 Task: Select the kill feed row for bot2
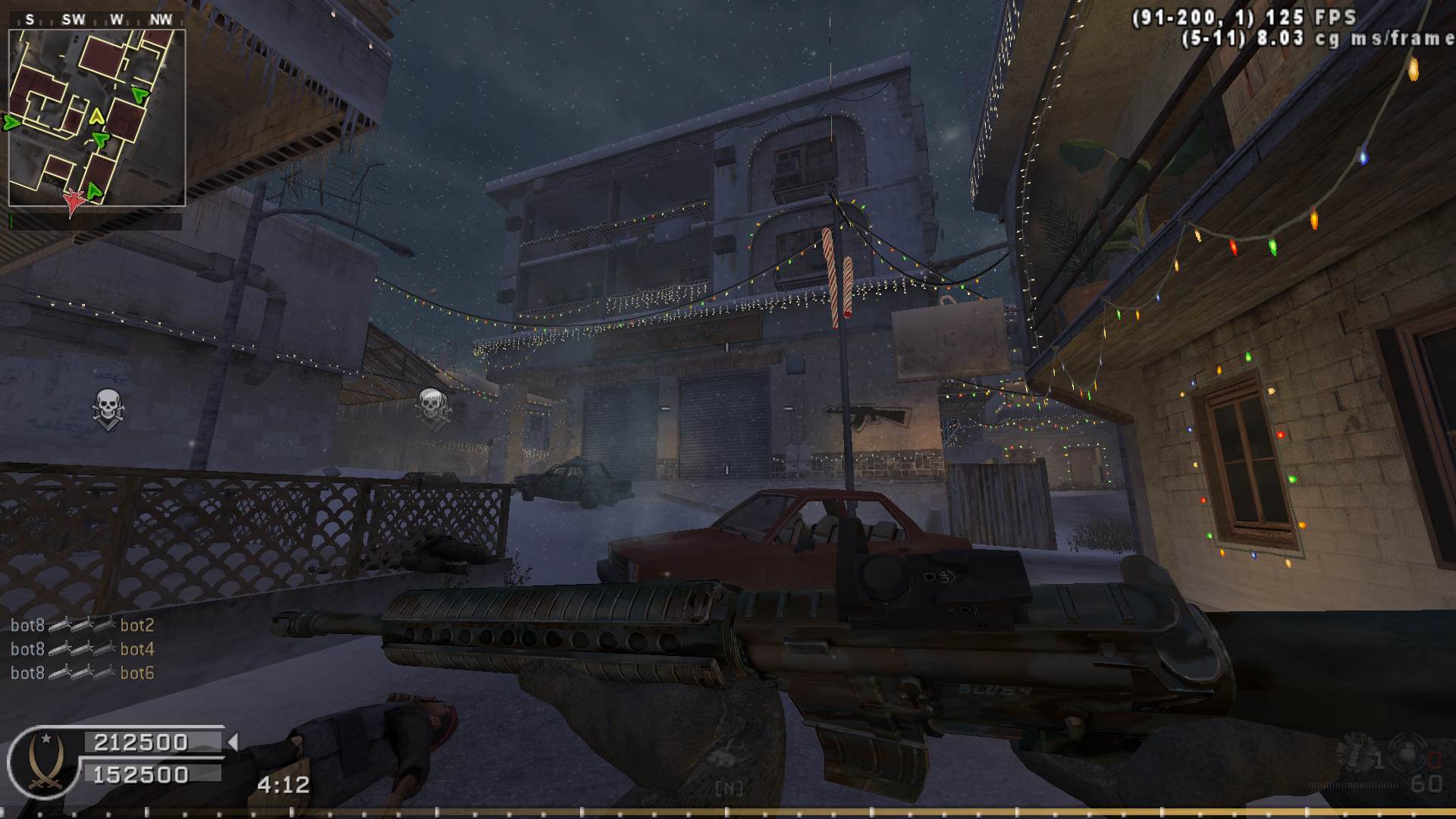pyautogui.click(x=83, y=626)
